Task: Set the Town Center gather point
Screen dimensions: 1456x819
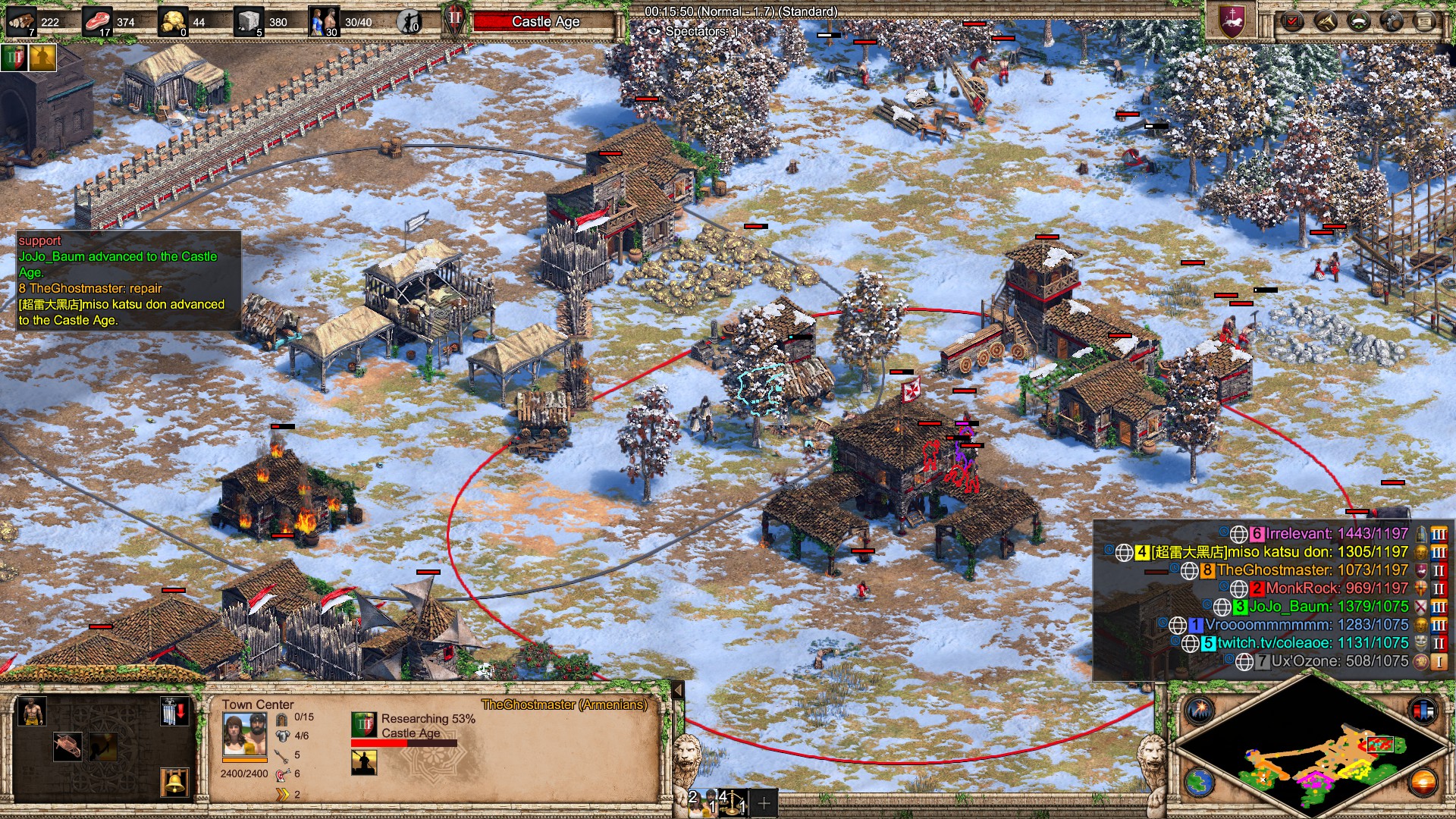Action: (x=174, y=713)
